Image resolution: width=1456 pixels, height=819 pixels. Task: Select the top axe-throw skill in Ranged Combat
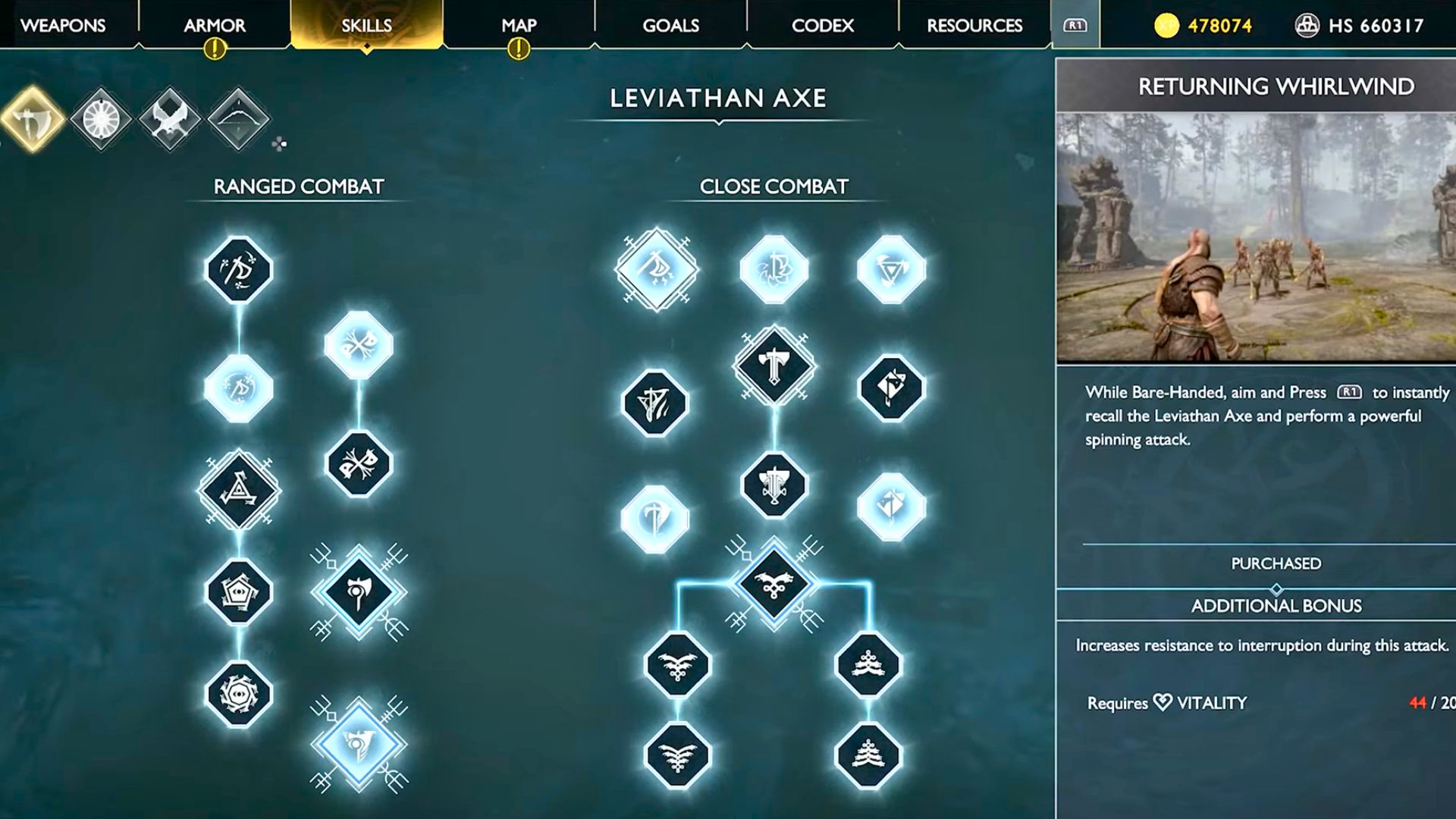(239, 269)
